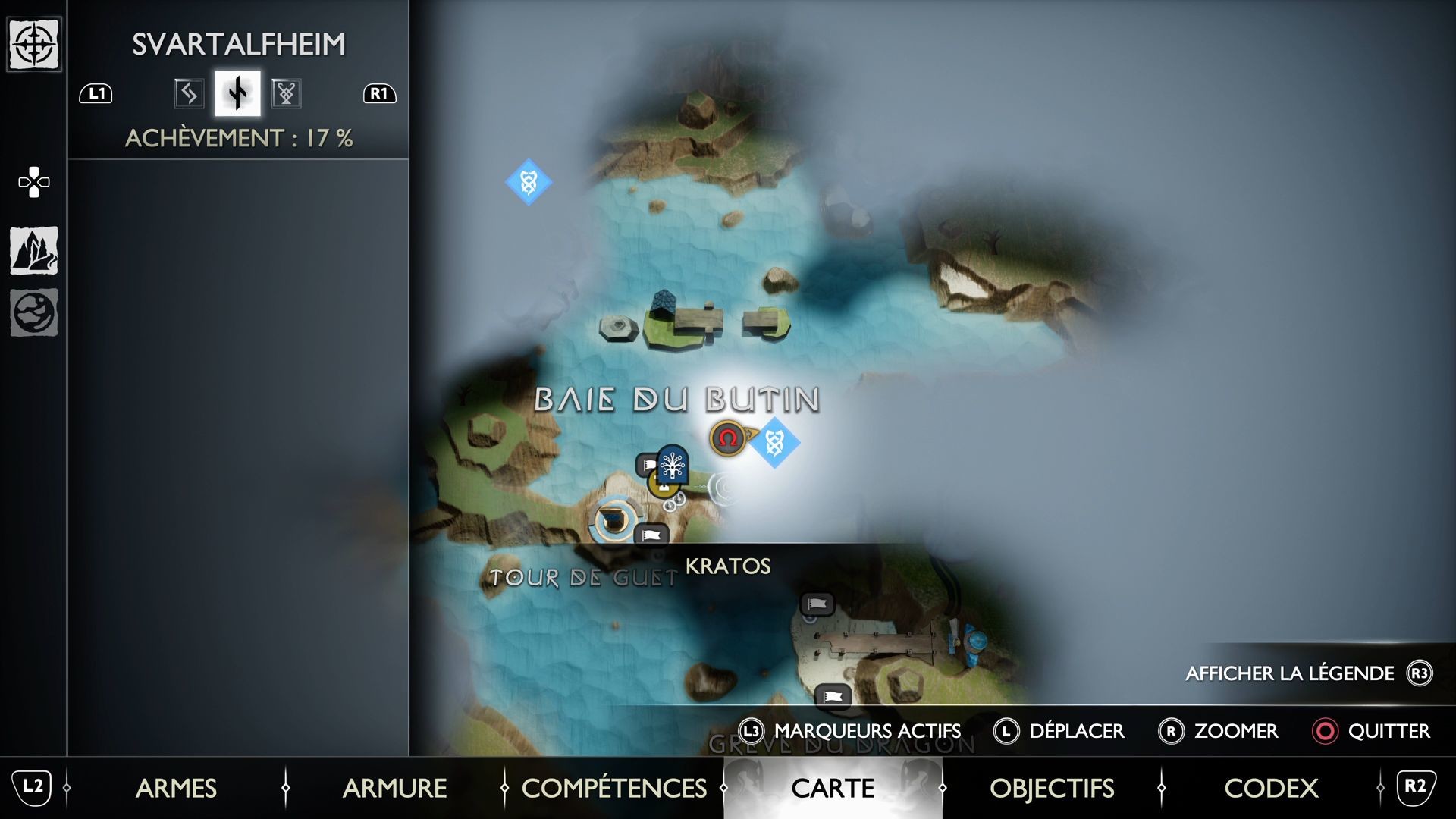Select the blue-ringed Tour de Guet marker
1456x819 pixels.
point(611,520)
